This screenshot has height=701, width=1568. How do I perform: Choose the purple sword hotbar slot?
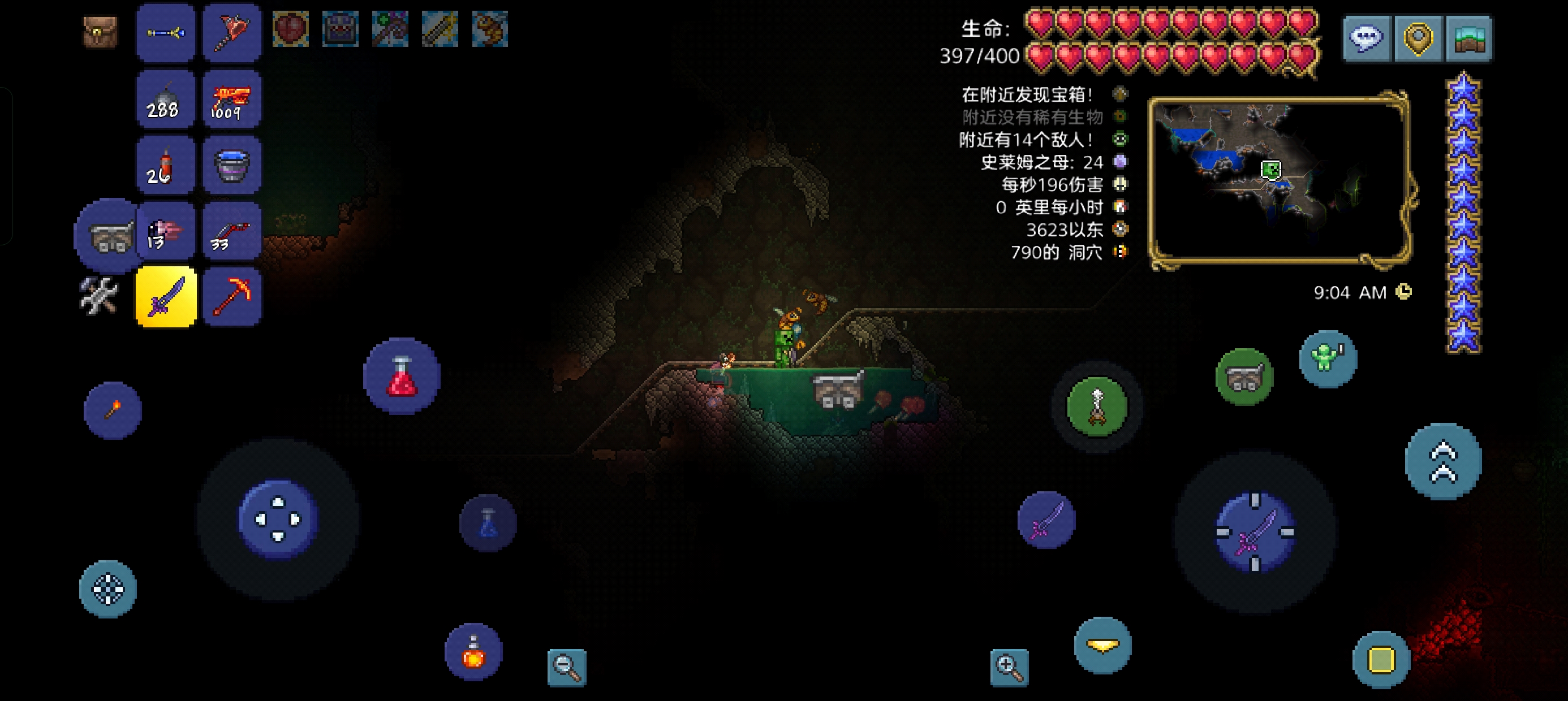click(x=166, y=297)
